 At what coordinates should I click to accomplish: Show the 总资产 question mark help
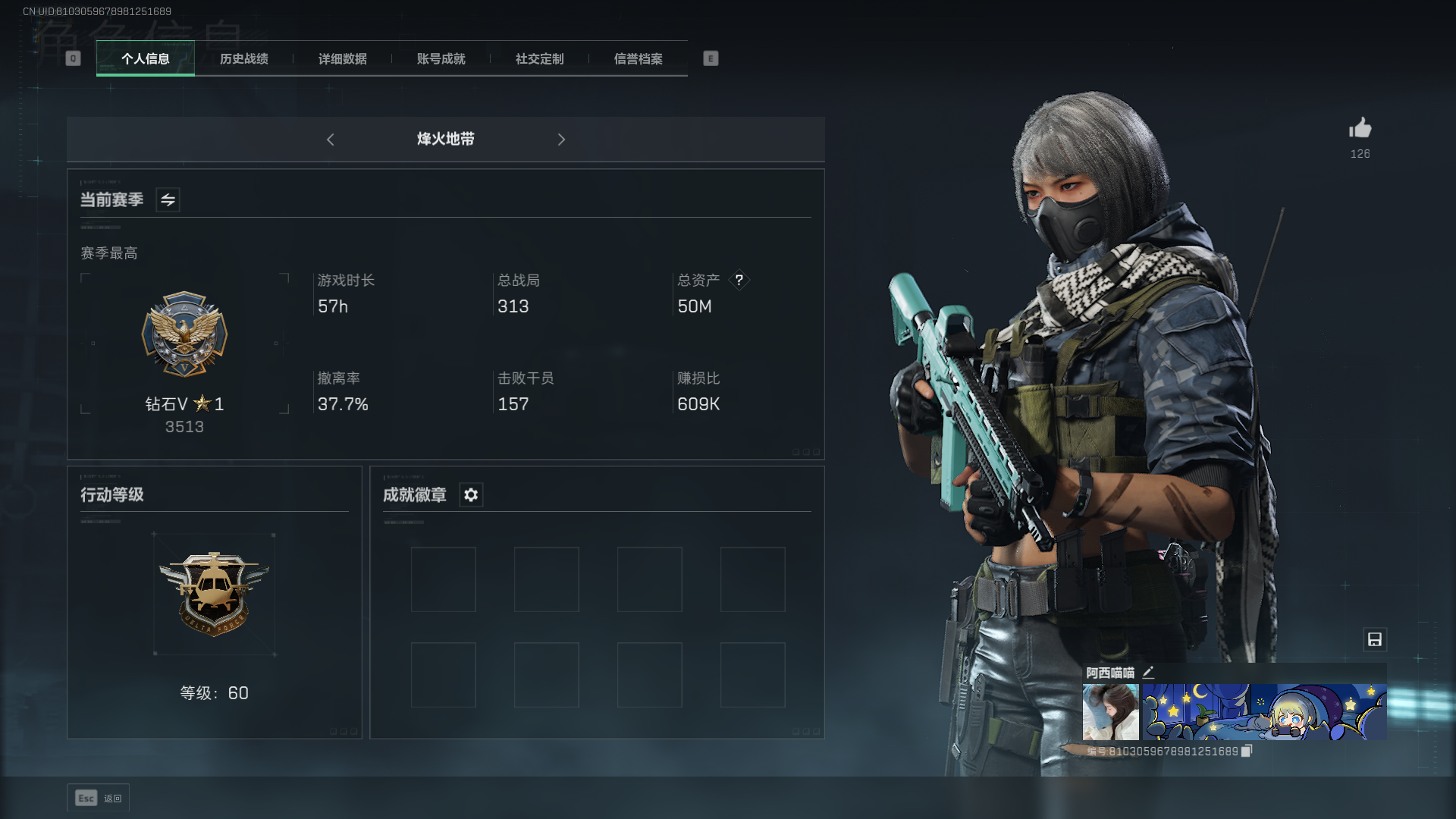point(739,281)
